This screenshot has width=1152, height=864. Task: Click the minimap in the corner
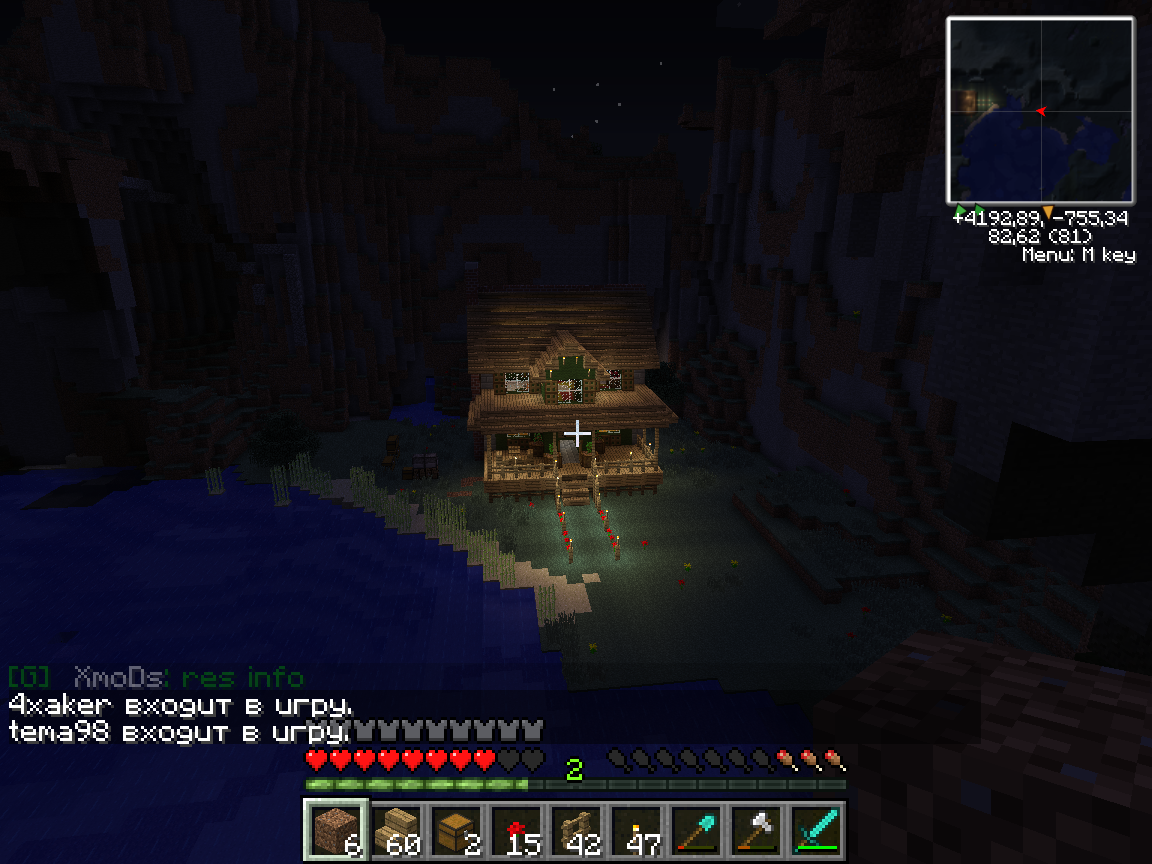tap(1040, 110)
